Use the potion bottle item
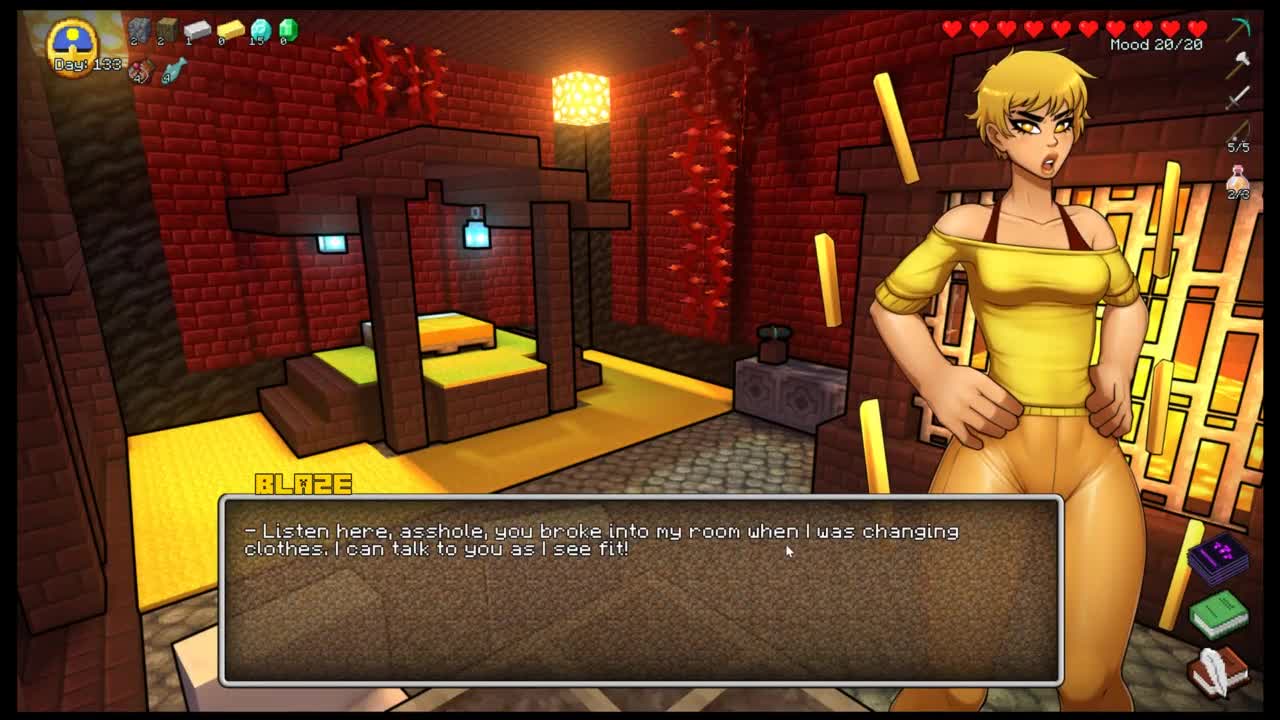Screen dimensions: 1280x720 coord(1239,180)
